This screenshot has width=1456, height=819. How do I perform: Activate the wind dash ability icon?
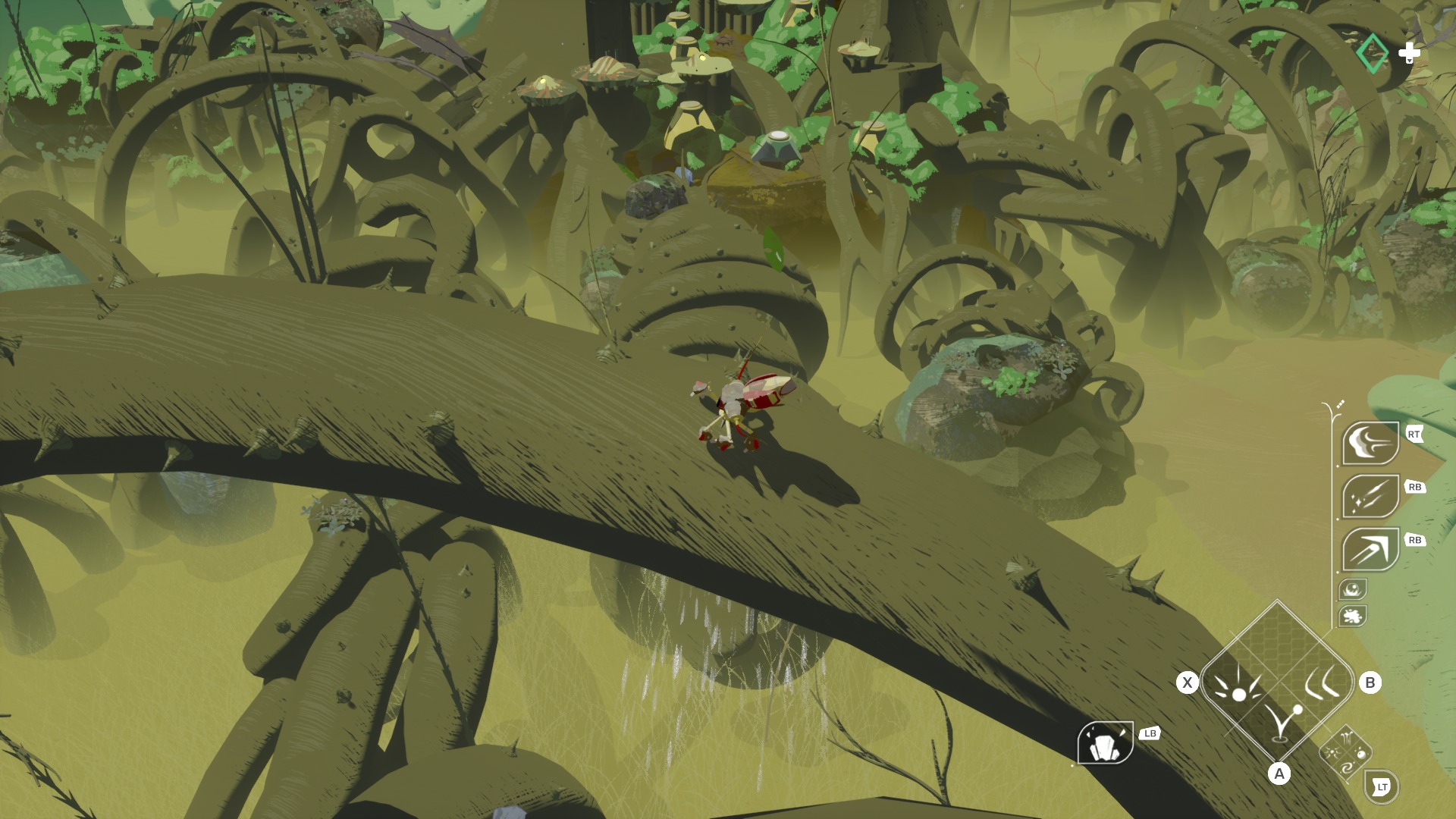click(x=1370, y=443)
